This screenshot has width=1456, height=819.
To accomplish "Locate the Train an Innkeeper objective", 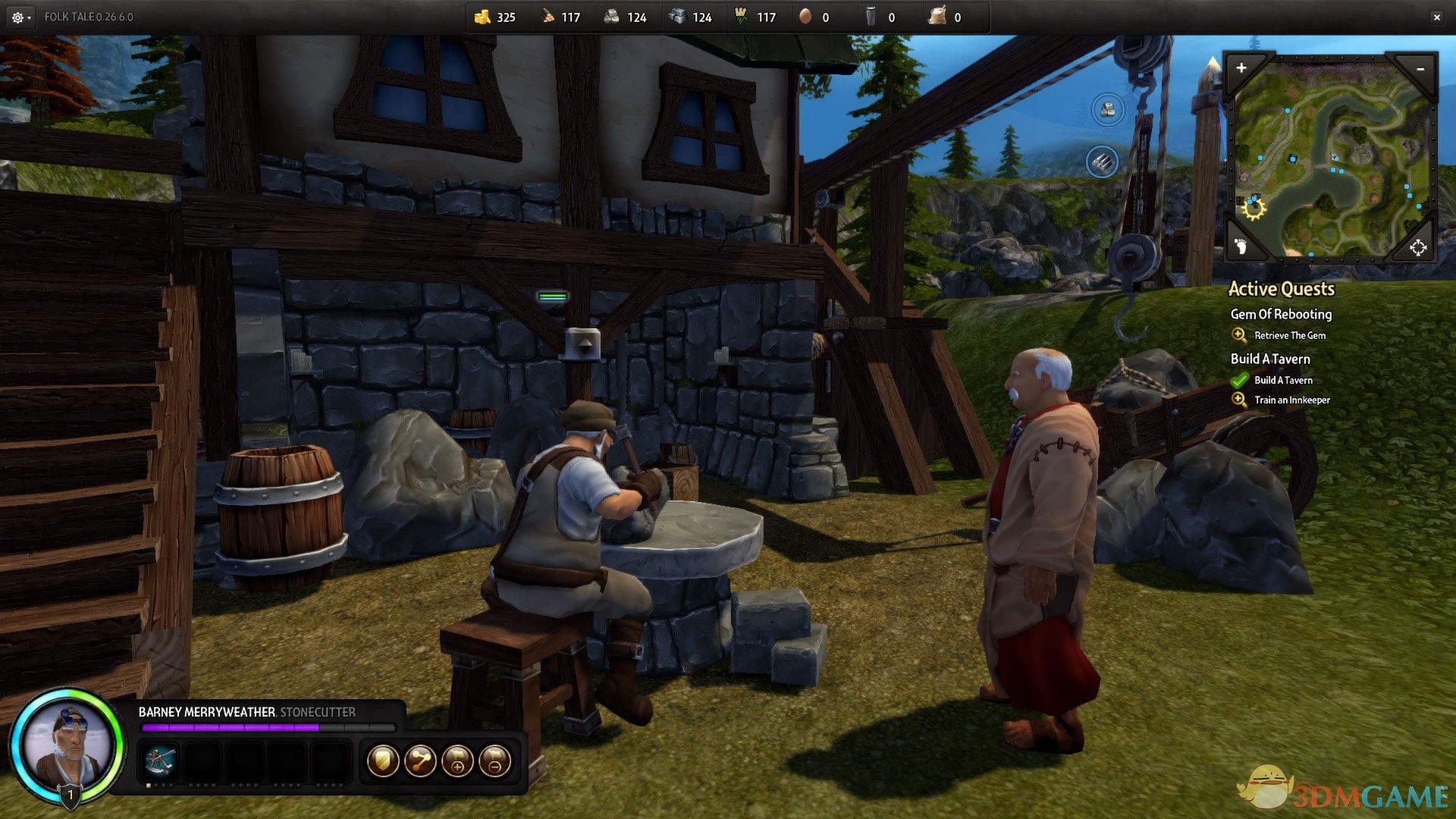I will point(1291,400).
